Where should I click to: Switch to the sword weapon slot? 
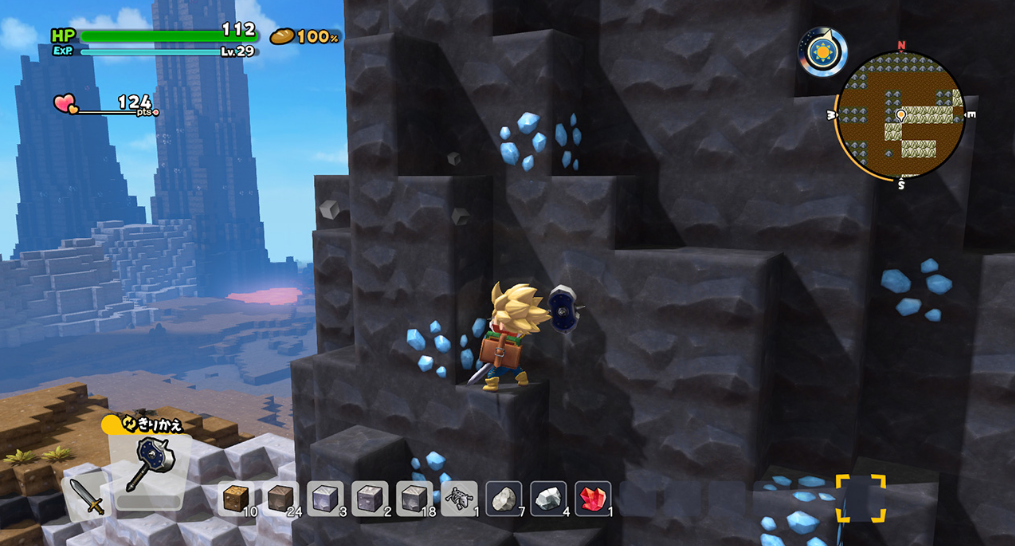coord(87,494)
